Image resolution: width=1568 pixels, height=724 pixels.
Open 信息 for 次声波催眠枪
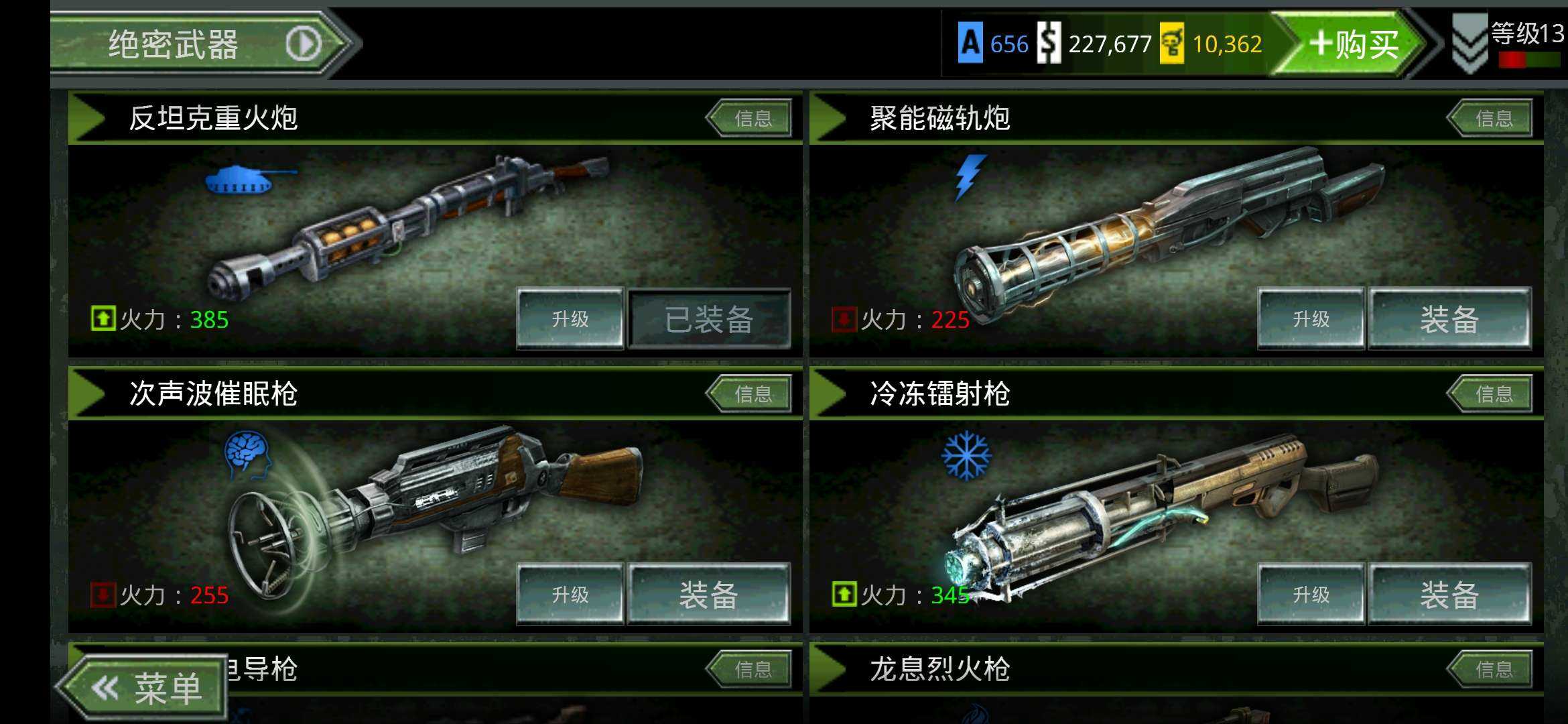(750, 394)
